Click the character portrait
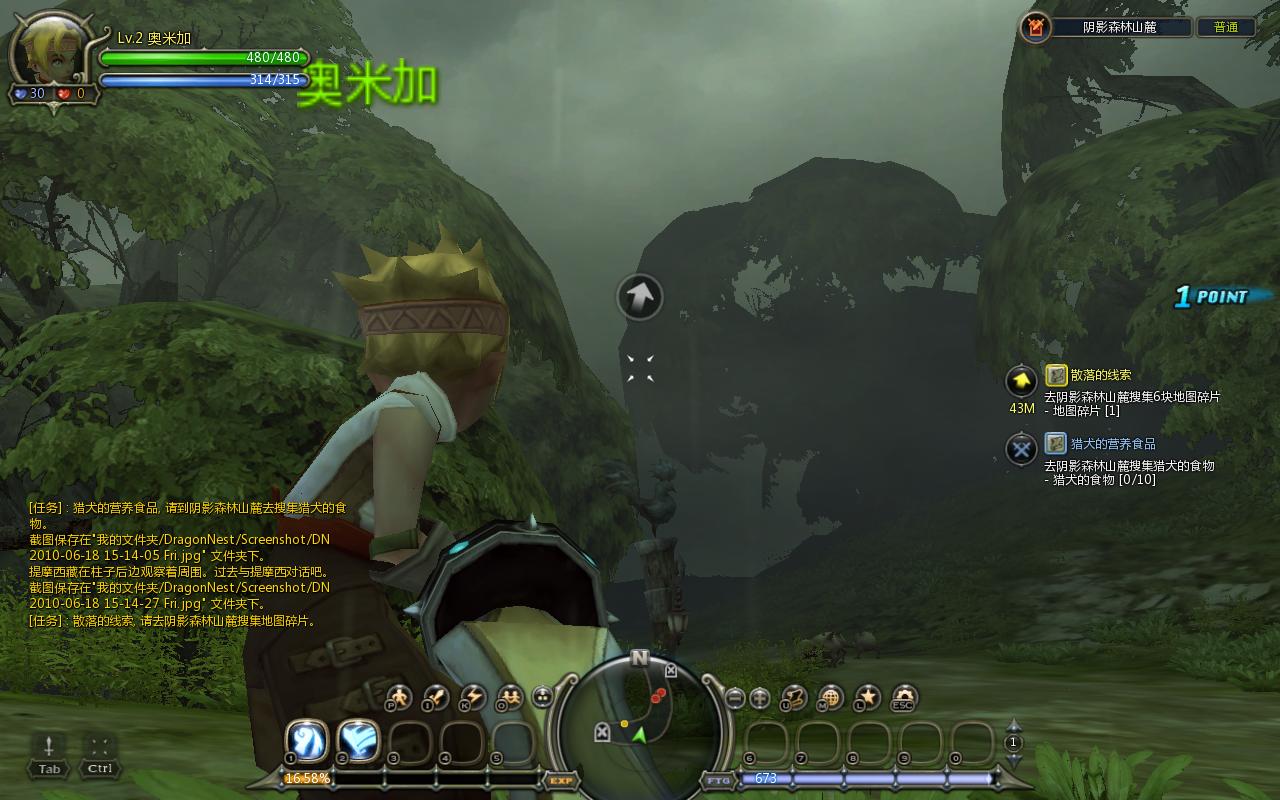This screenshot has width=1280, height=800. click(48, 52)
